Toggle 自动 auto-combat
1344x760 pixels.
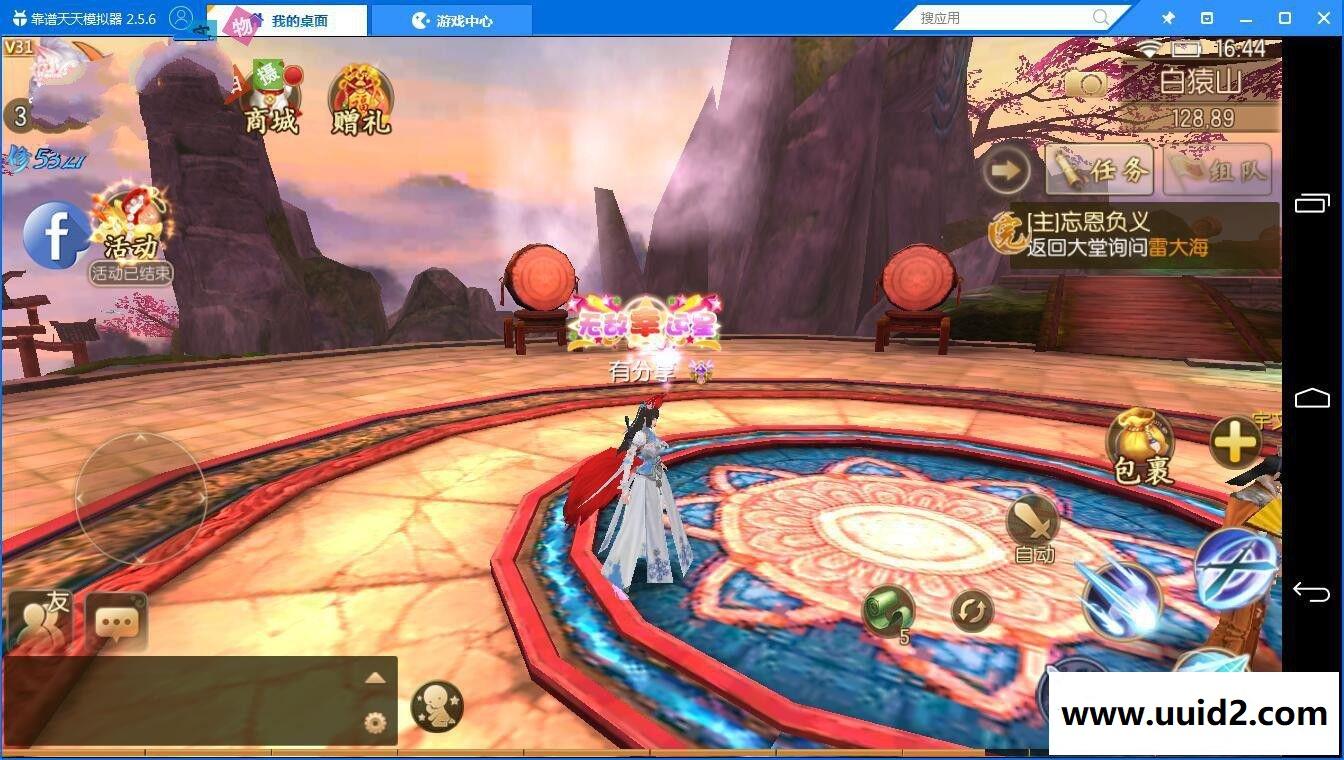click(x=1033, y=527)
